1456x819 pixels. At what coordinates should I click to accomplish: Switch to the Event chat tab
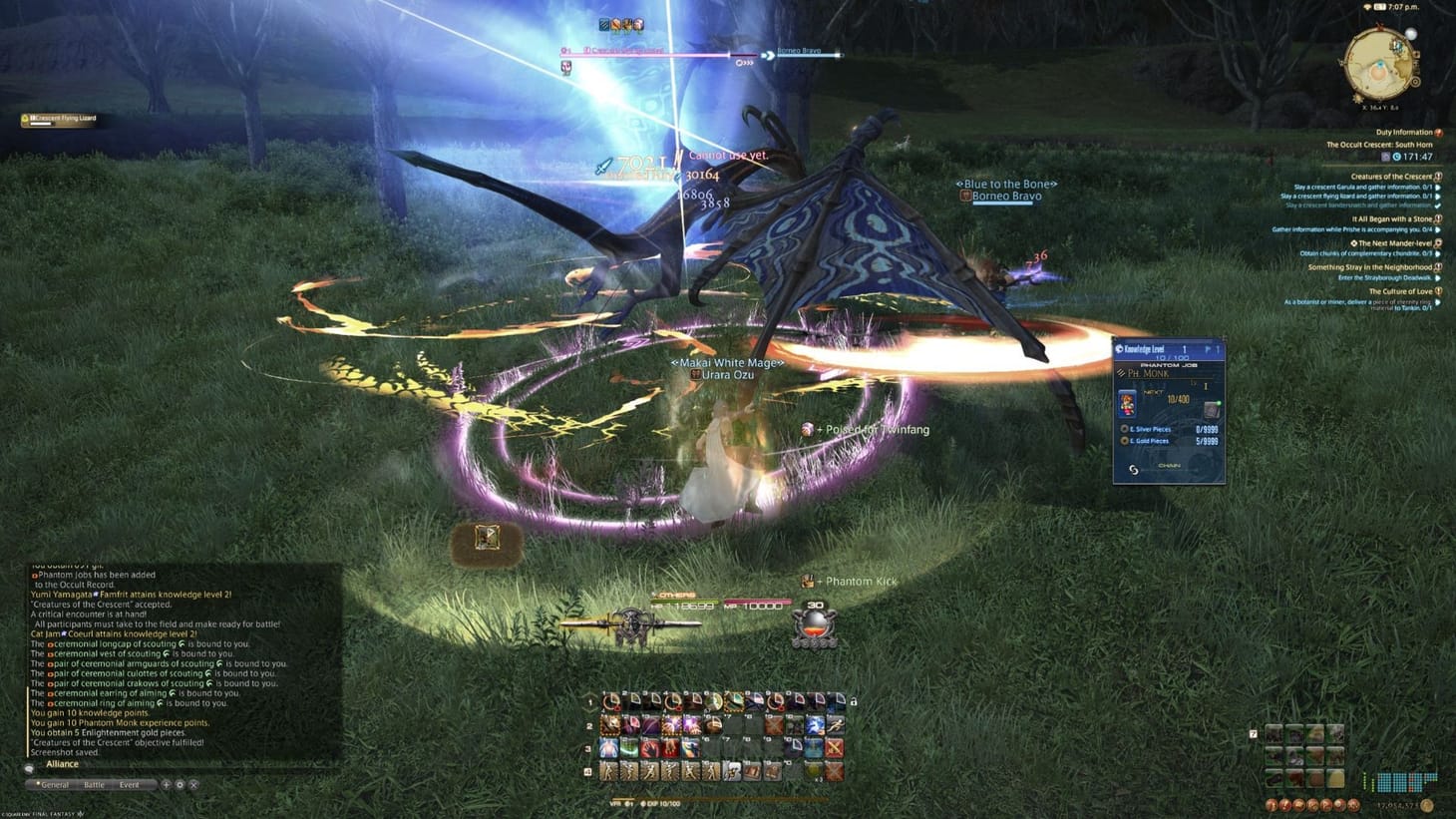pyautogui.click(x=130, y=784)
